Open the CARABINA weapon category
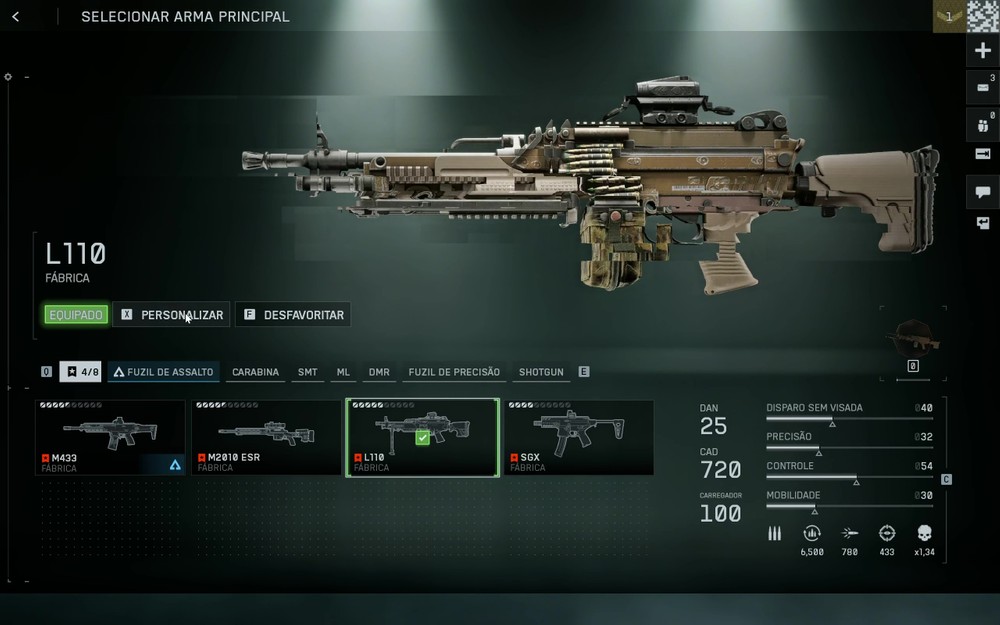Screen dimensions: 1000x625 (255, 372)
